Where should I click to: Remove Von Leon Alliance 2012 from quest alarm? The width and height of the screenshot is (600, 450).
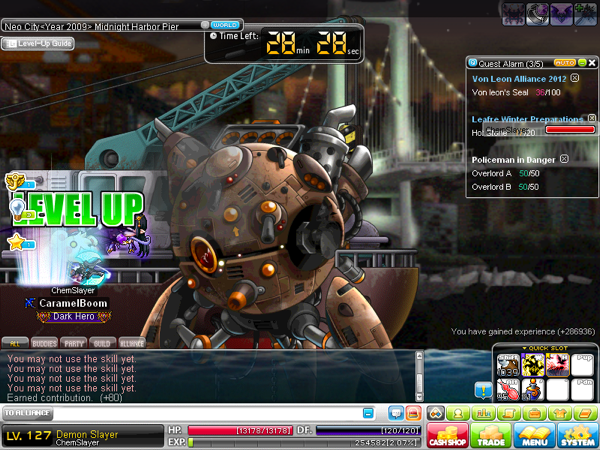[574, 77]
